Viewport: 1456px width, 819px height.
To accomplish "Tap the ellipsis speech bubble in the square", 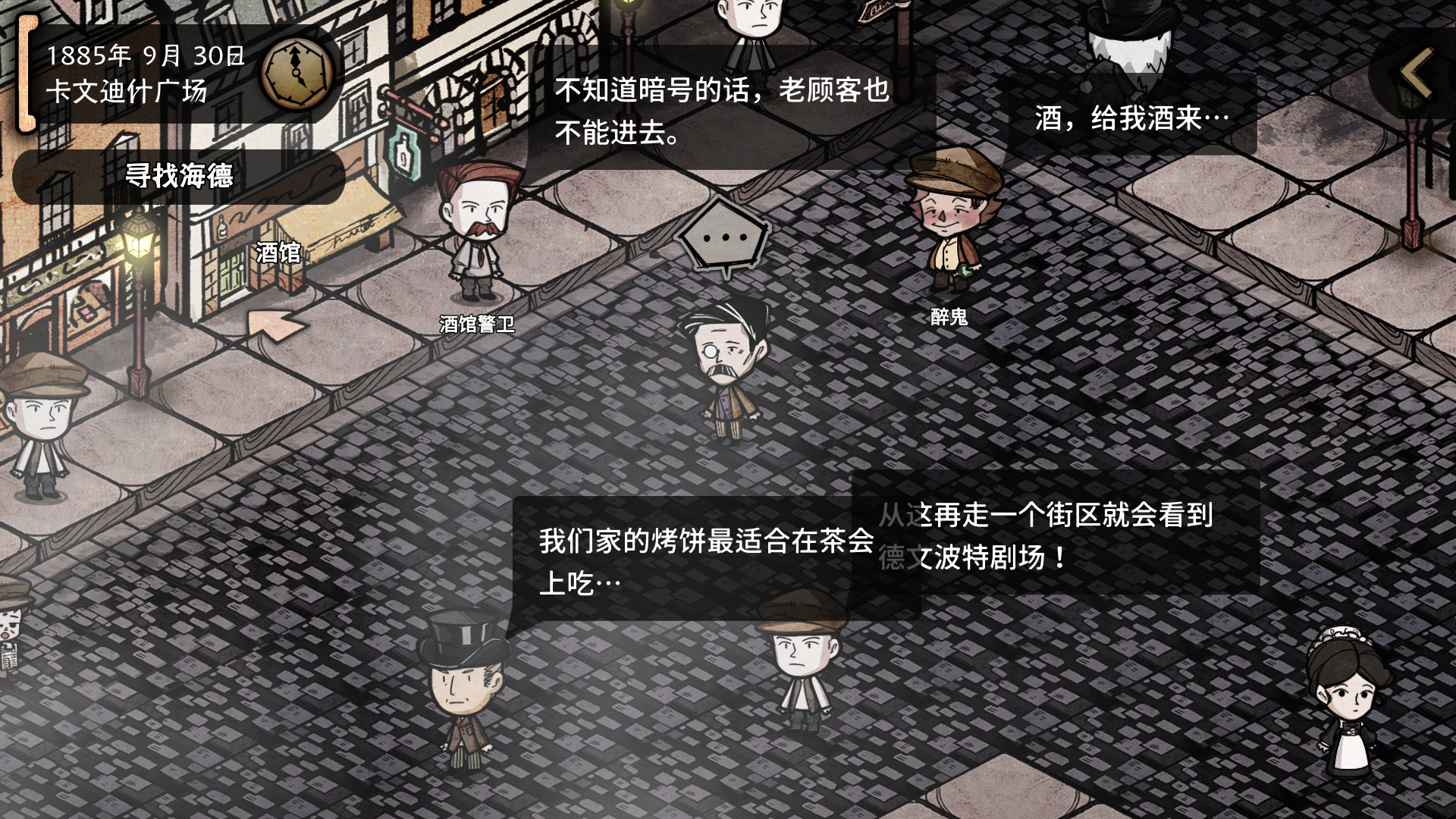I will pyautogui.click(x=726, y=237).
